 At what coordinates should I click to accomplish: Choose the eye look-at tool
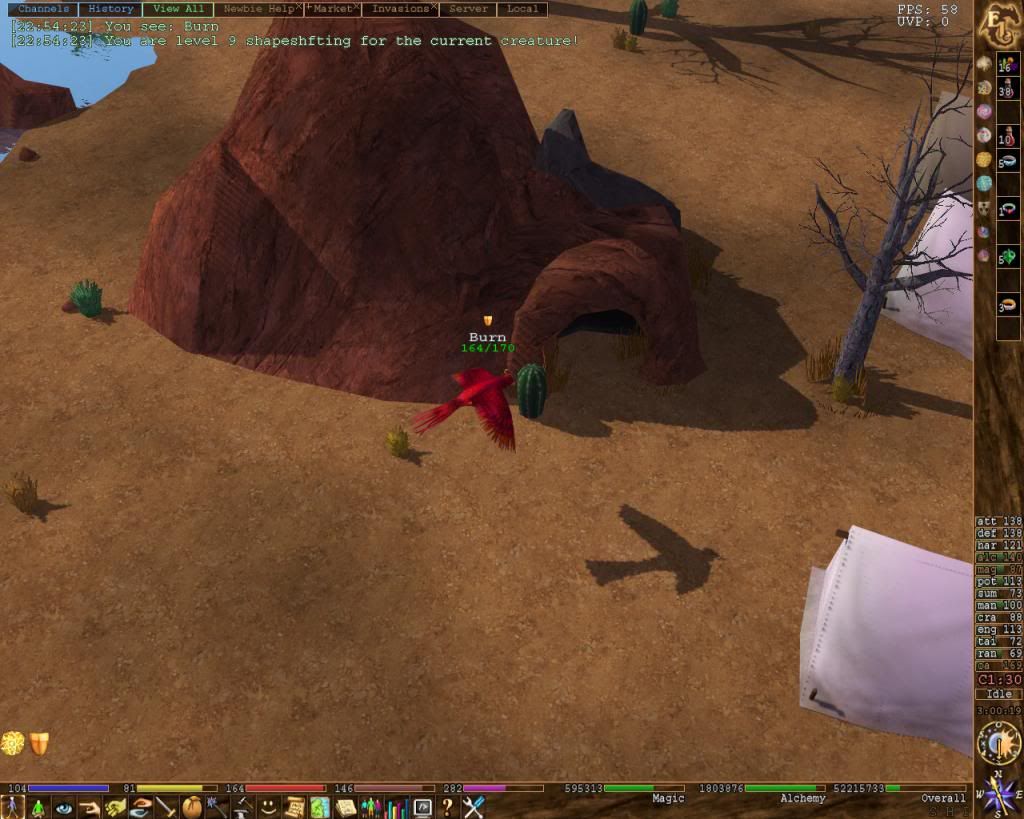pyautogui.click(x=64, y=807)
